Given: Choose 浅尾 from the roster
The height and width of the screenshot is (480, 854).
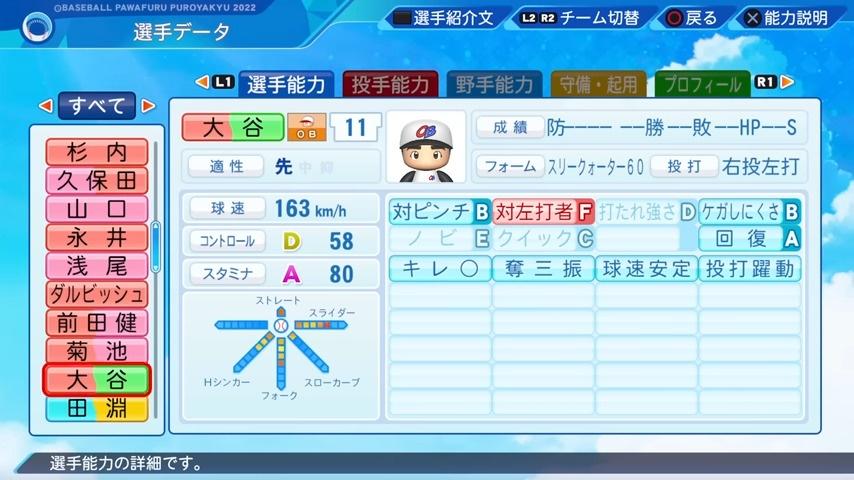Looking at the screenshot, I should coord(97,266).
